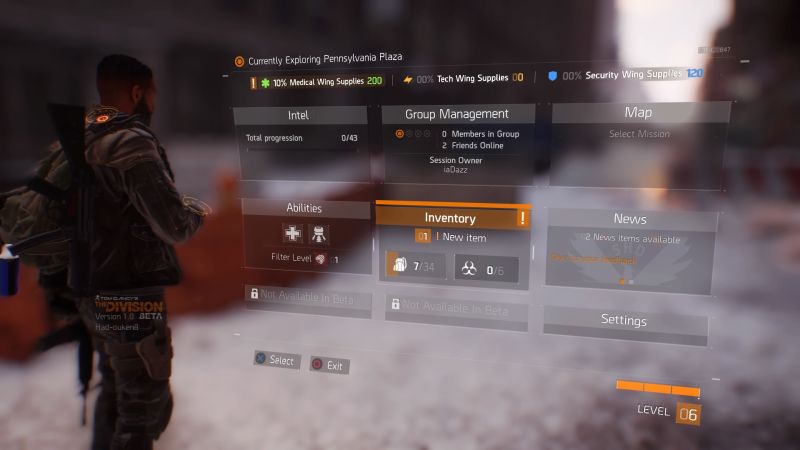Viewport: 800px width, 450px height.
Task: Click the biohazard contaminated items slot
Action: click(486, 268)
